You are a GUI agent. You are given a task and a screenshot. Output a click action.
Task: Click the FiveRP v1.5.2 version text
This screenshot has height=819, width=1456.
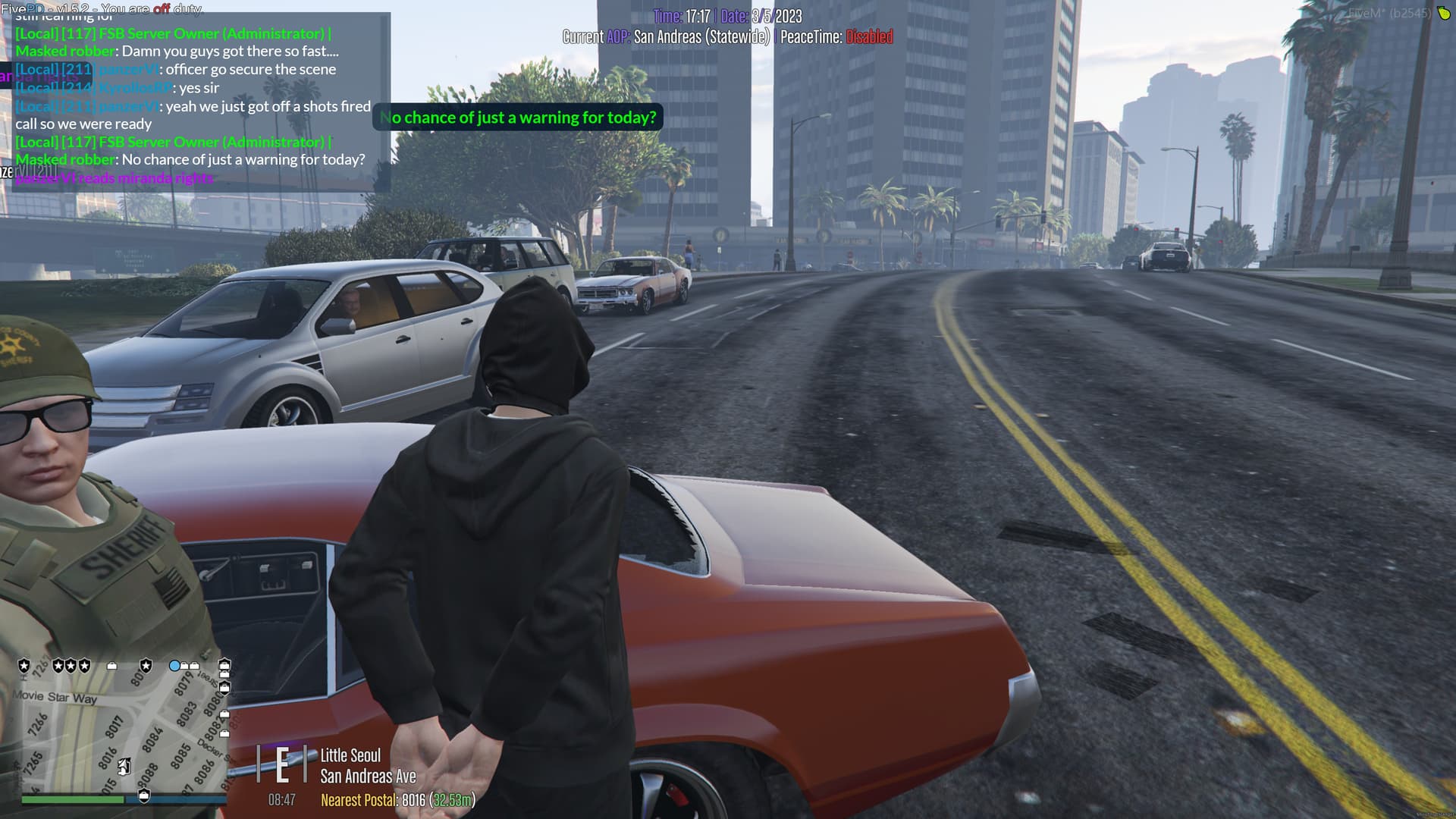click(x=45, y=8)
